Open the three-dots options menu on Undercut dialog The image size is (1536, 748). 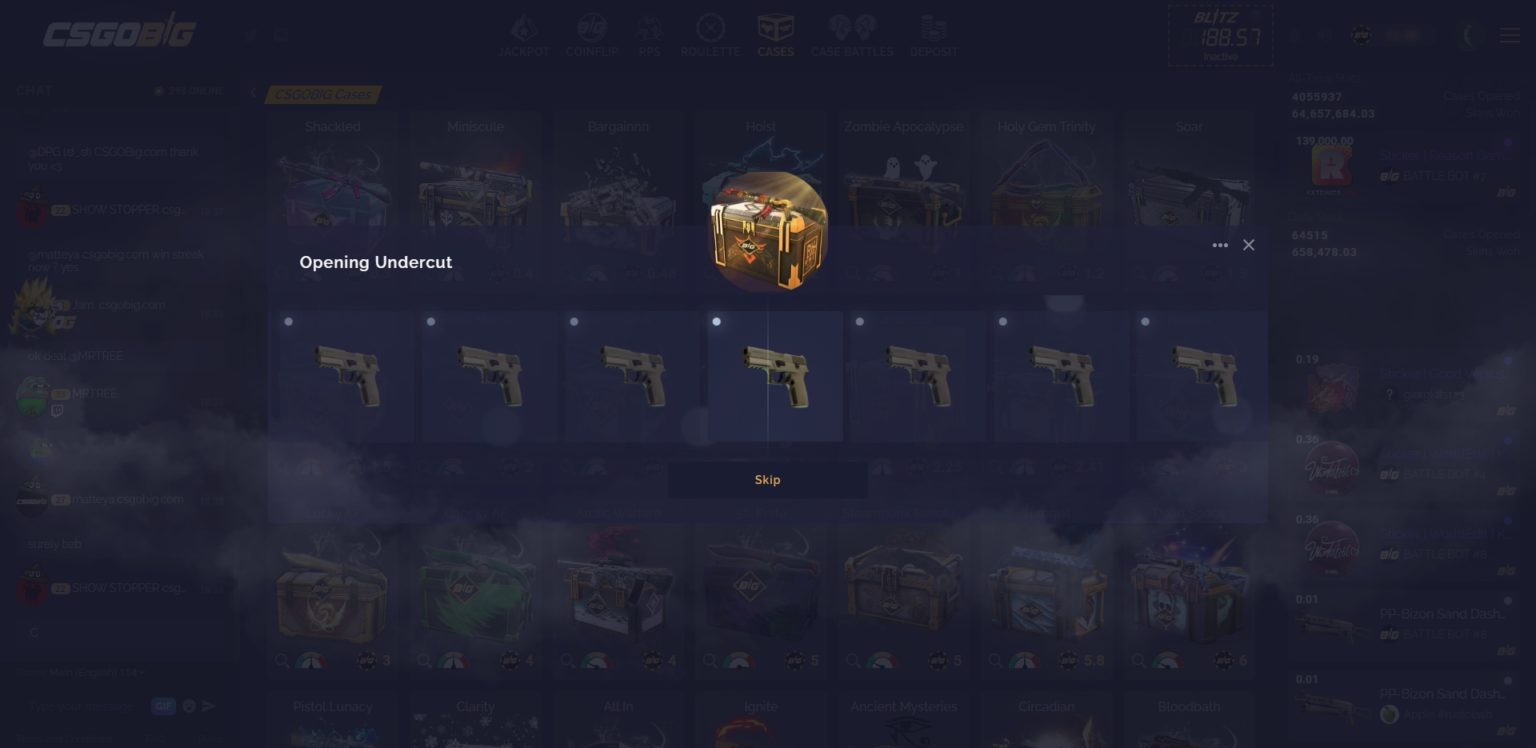pos(1220,244)
